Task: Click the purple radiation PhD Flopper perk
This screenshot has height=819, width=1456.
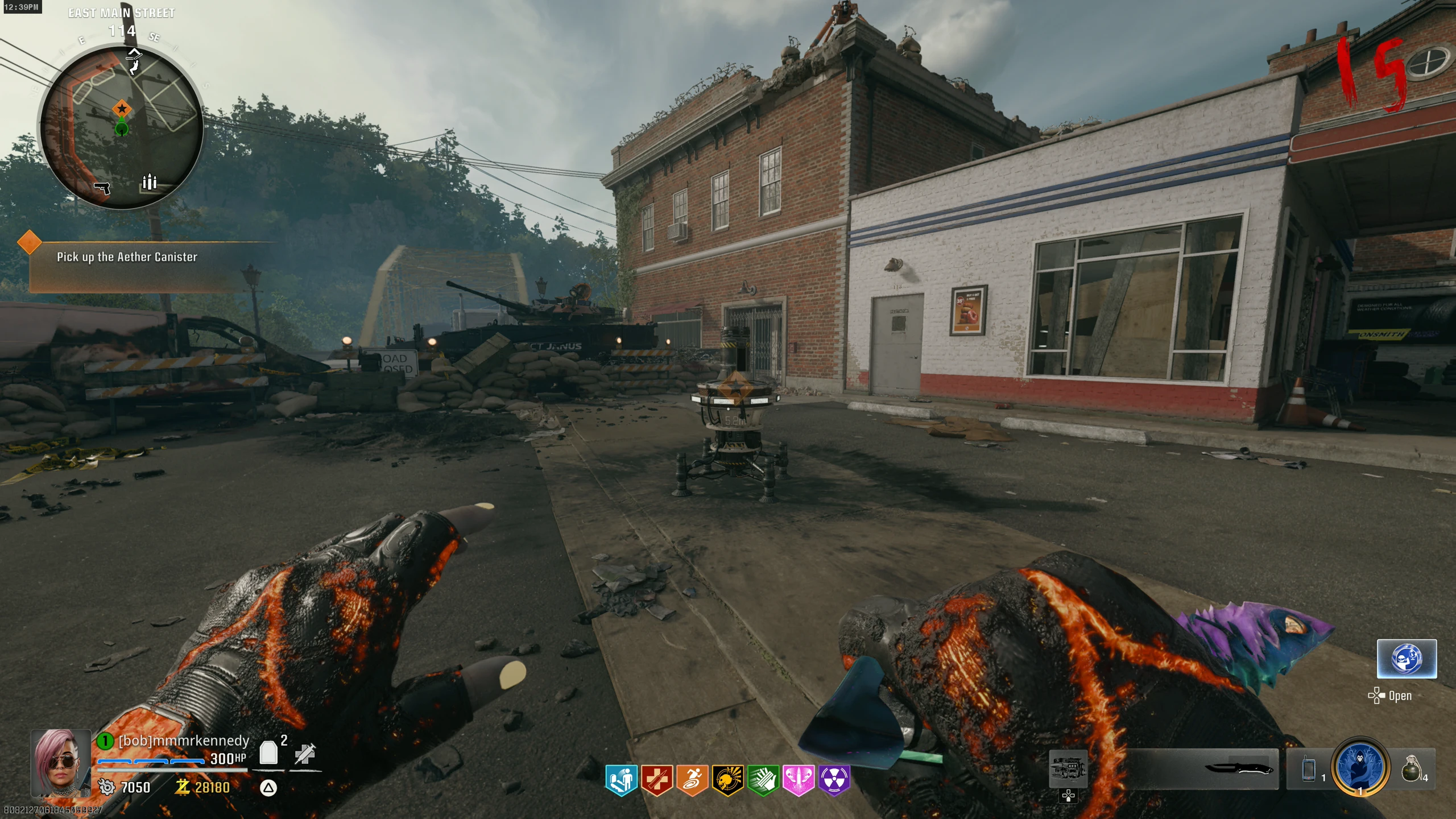Action: click(x=834, y=780)
